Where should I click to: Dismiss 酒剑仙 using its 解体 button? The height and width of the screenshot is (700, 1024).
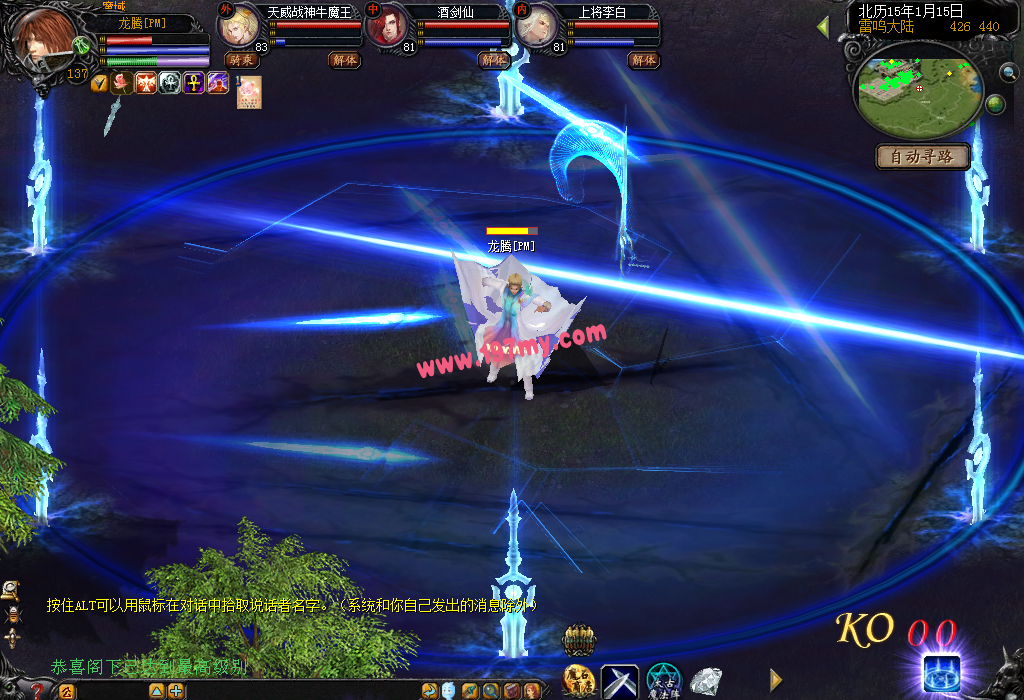click(x=494, y=60)
